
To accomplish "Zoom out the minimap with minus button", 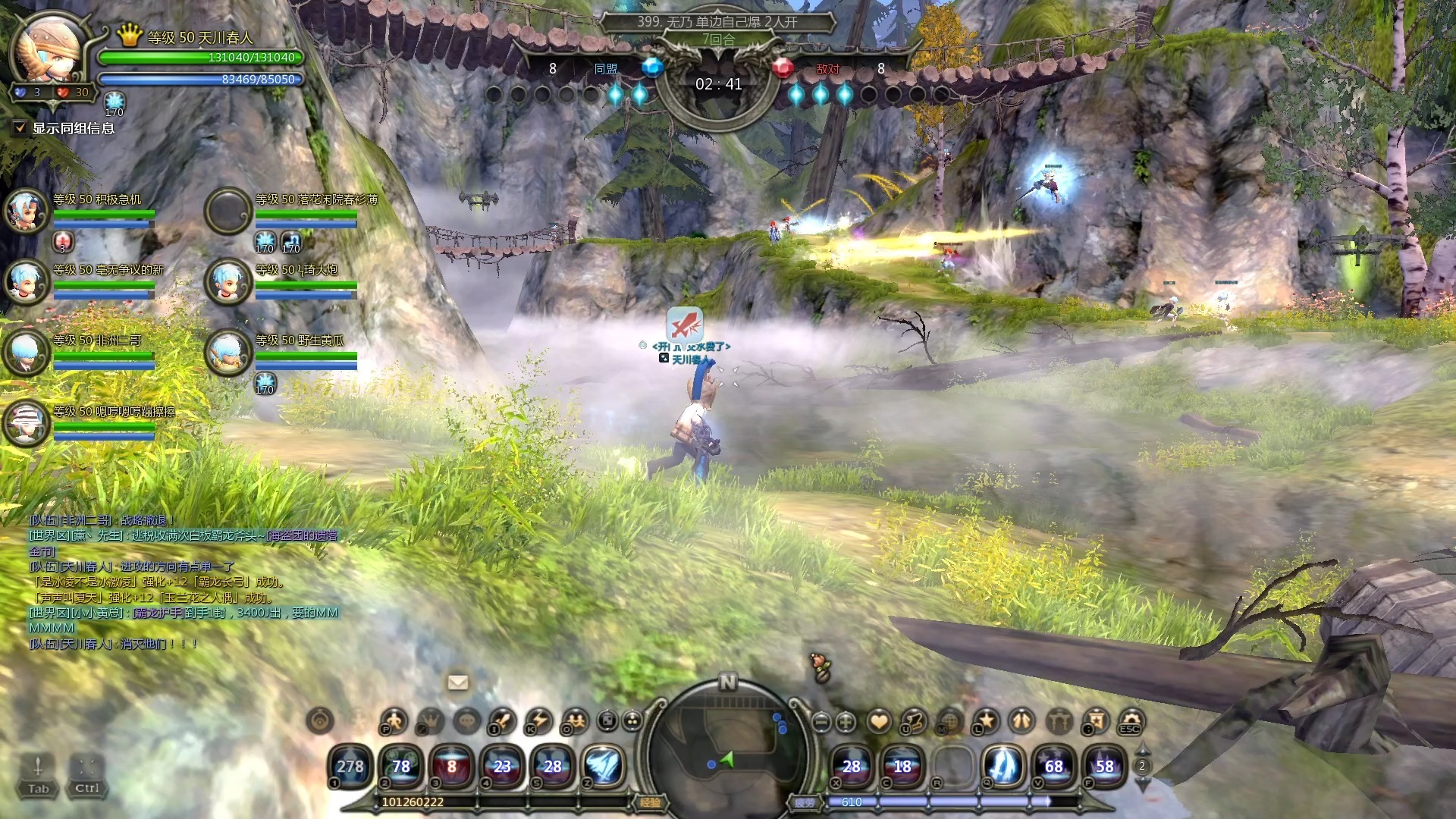I will 821,722.
